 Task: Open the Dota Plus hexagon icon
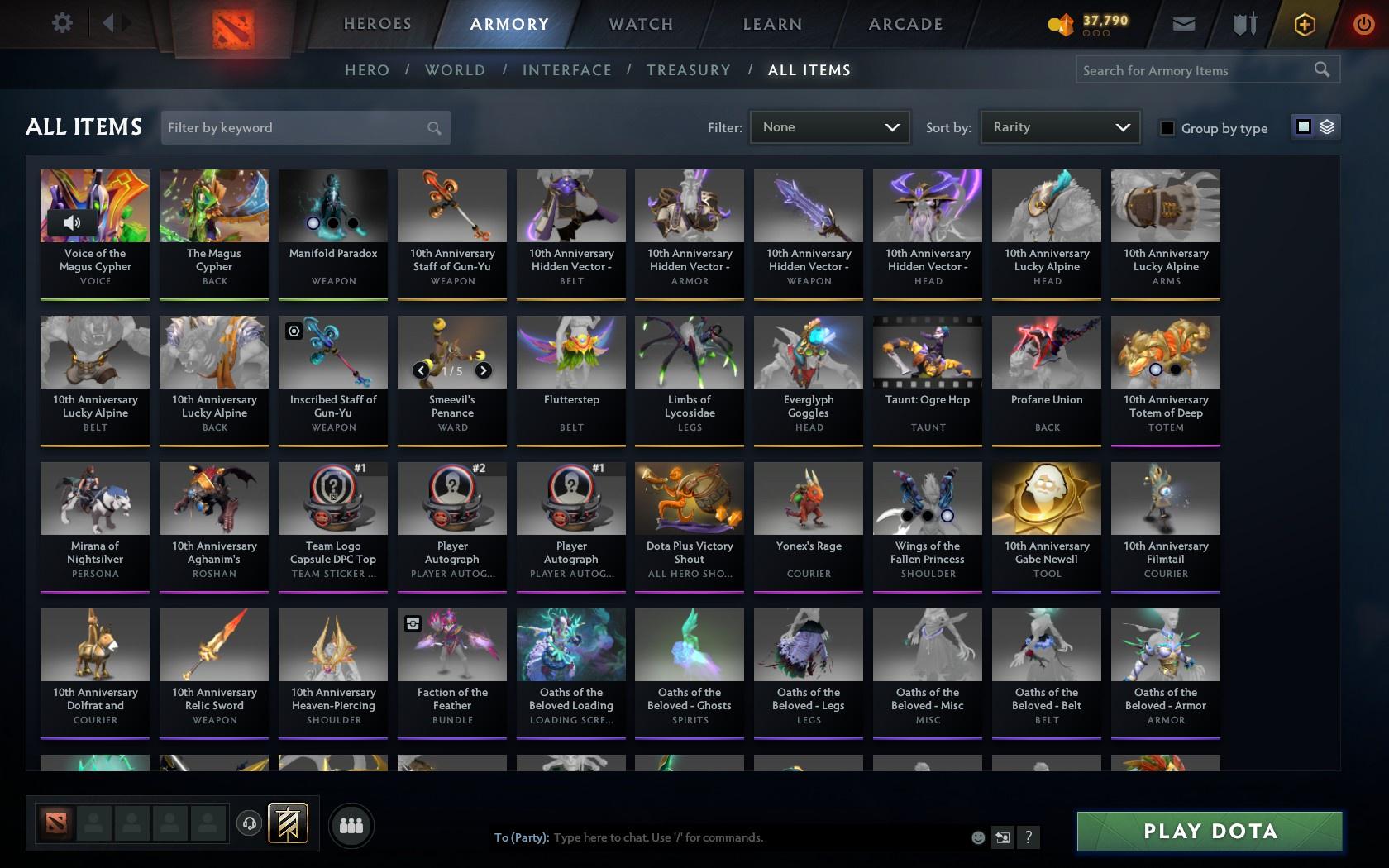1305,23
